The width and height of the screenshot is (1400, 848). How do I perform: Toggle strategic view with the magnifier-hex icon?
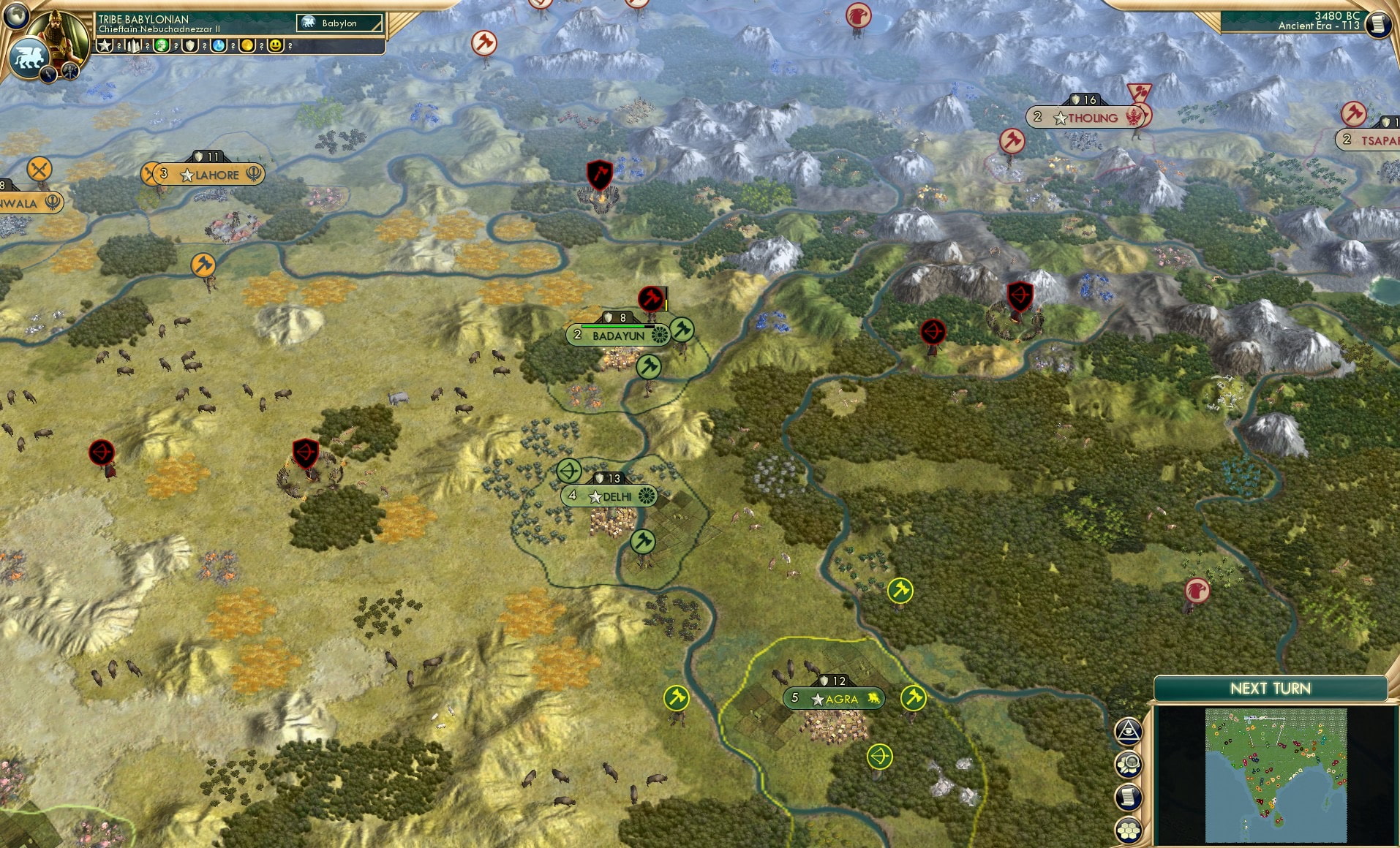(x=1129, y=765)
